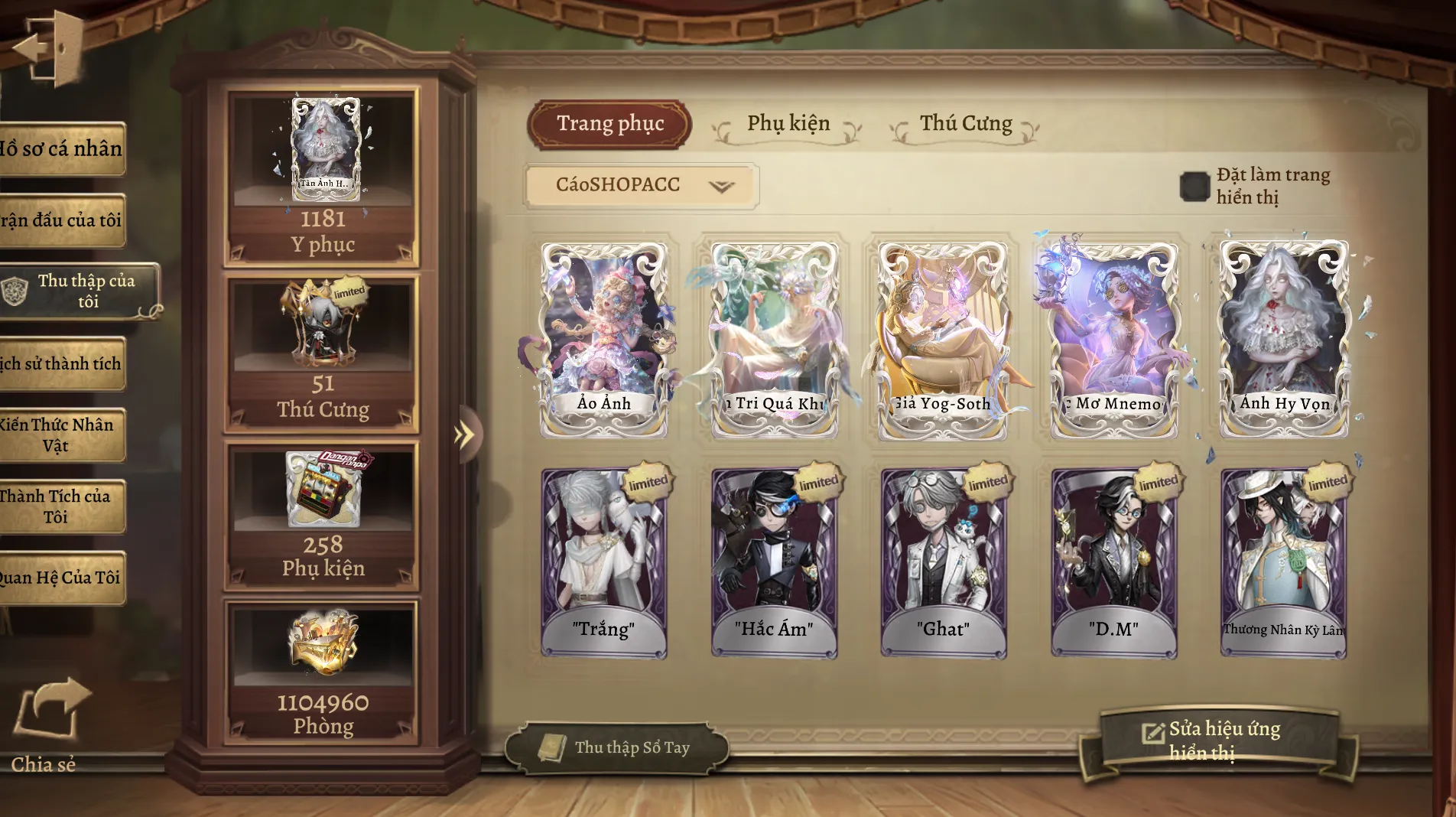Open the 1181 Y phục showcase panel
The width and height of the screenshot is (1456, 817).
click(x=322, y=177)
